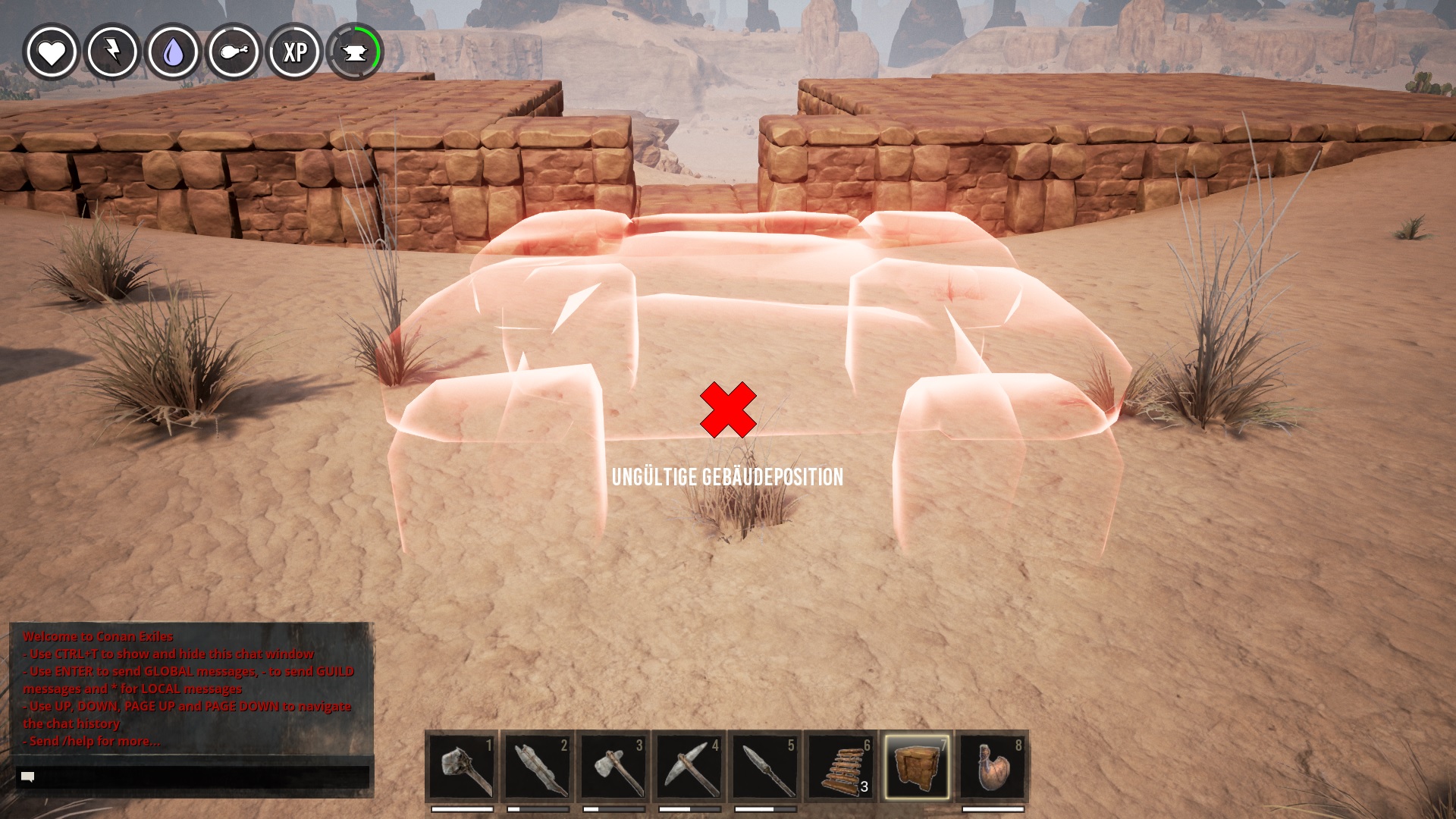Equip the stone spear in slot 5
This screenshot has width=1456, height=819.
point(765,767)
